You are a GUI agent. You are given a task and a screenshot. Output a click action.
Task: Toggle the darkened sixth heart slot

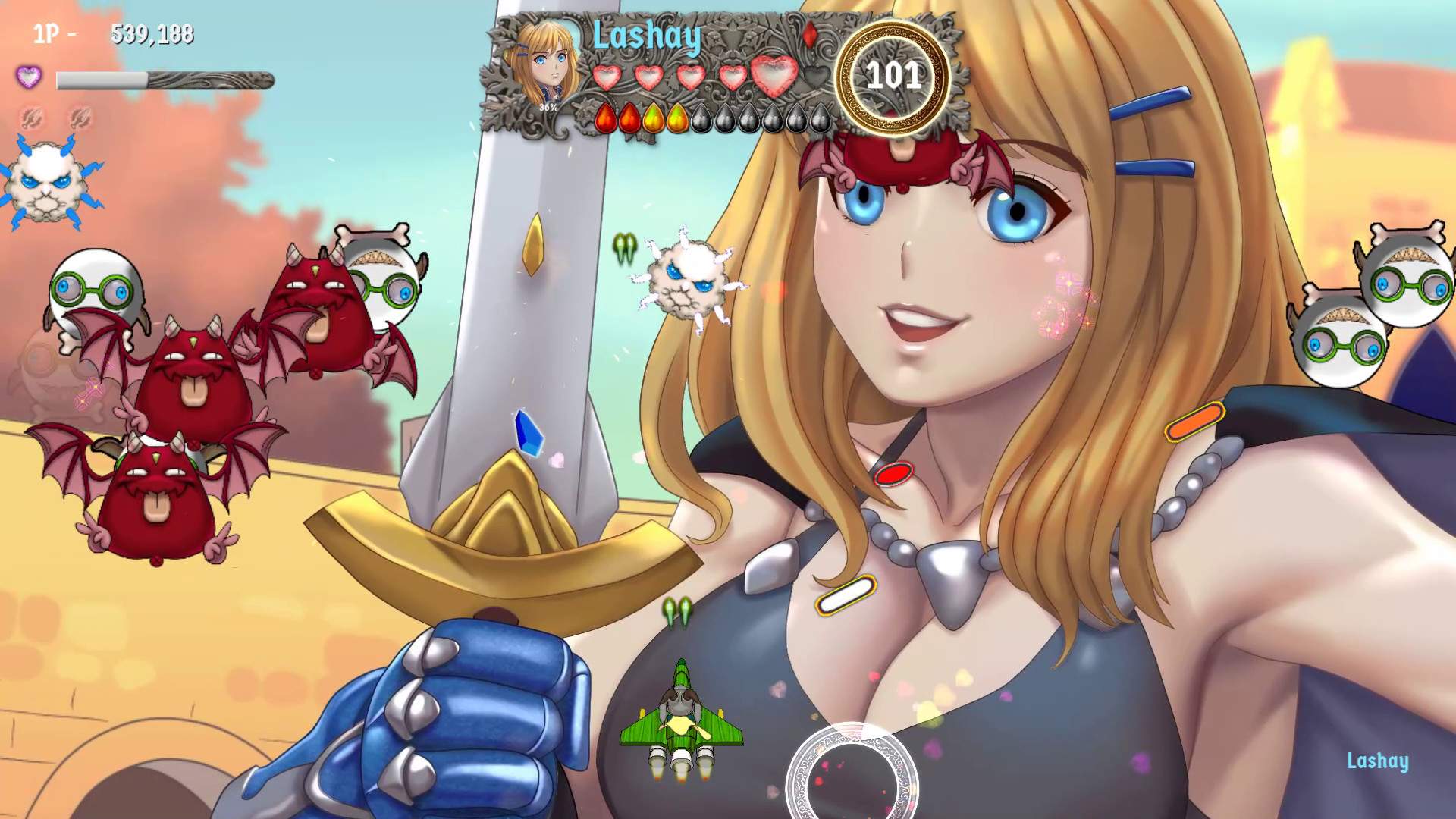coord(817,76)
